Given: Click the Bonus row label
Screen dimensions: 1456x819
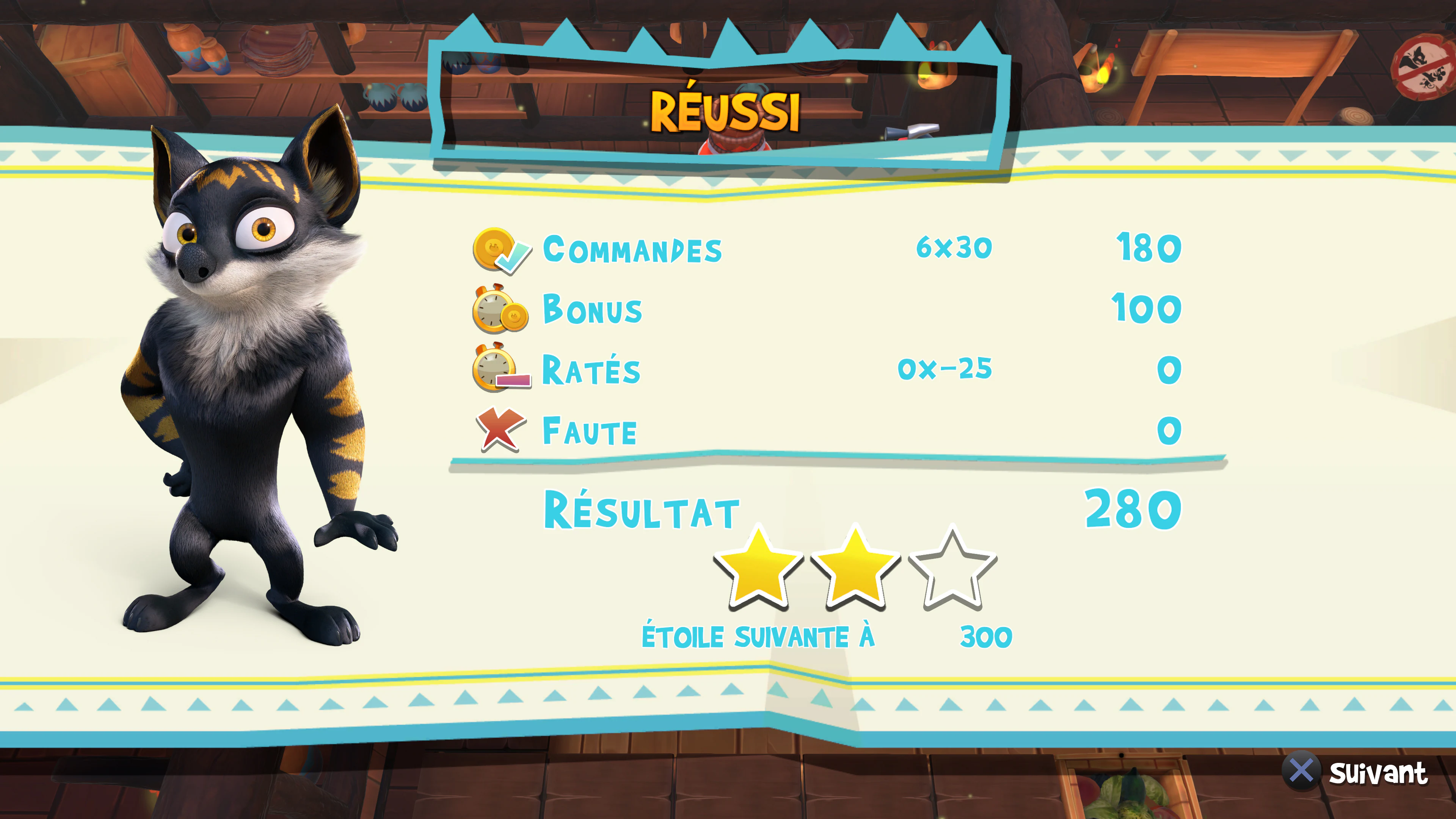Looking at the screenshot, I should [591, 311].
